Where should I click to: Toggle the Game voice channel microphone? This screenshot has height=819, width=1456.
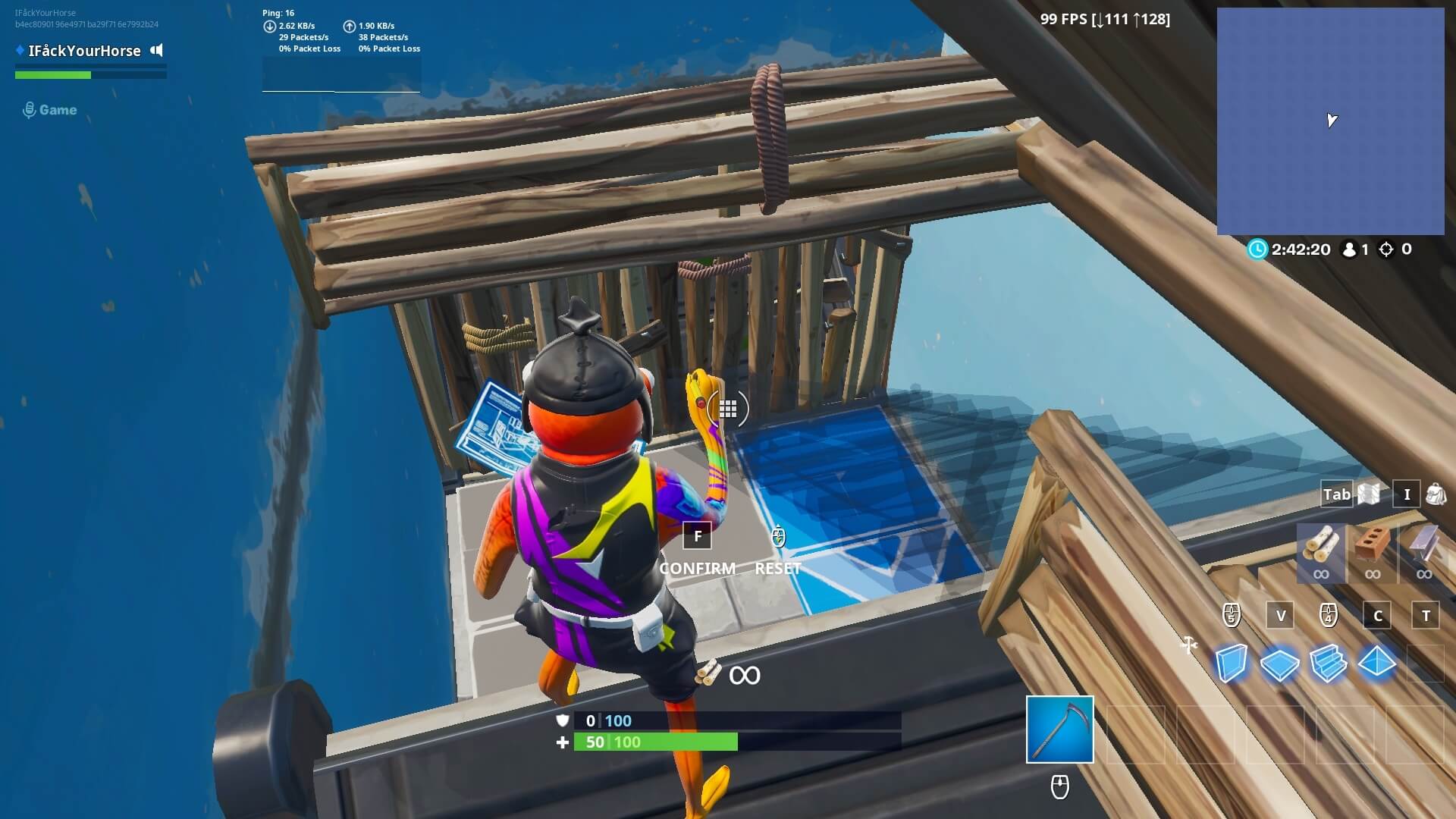28,108
